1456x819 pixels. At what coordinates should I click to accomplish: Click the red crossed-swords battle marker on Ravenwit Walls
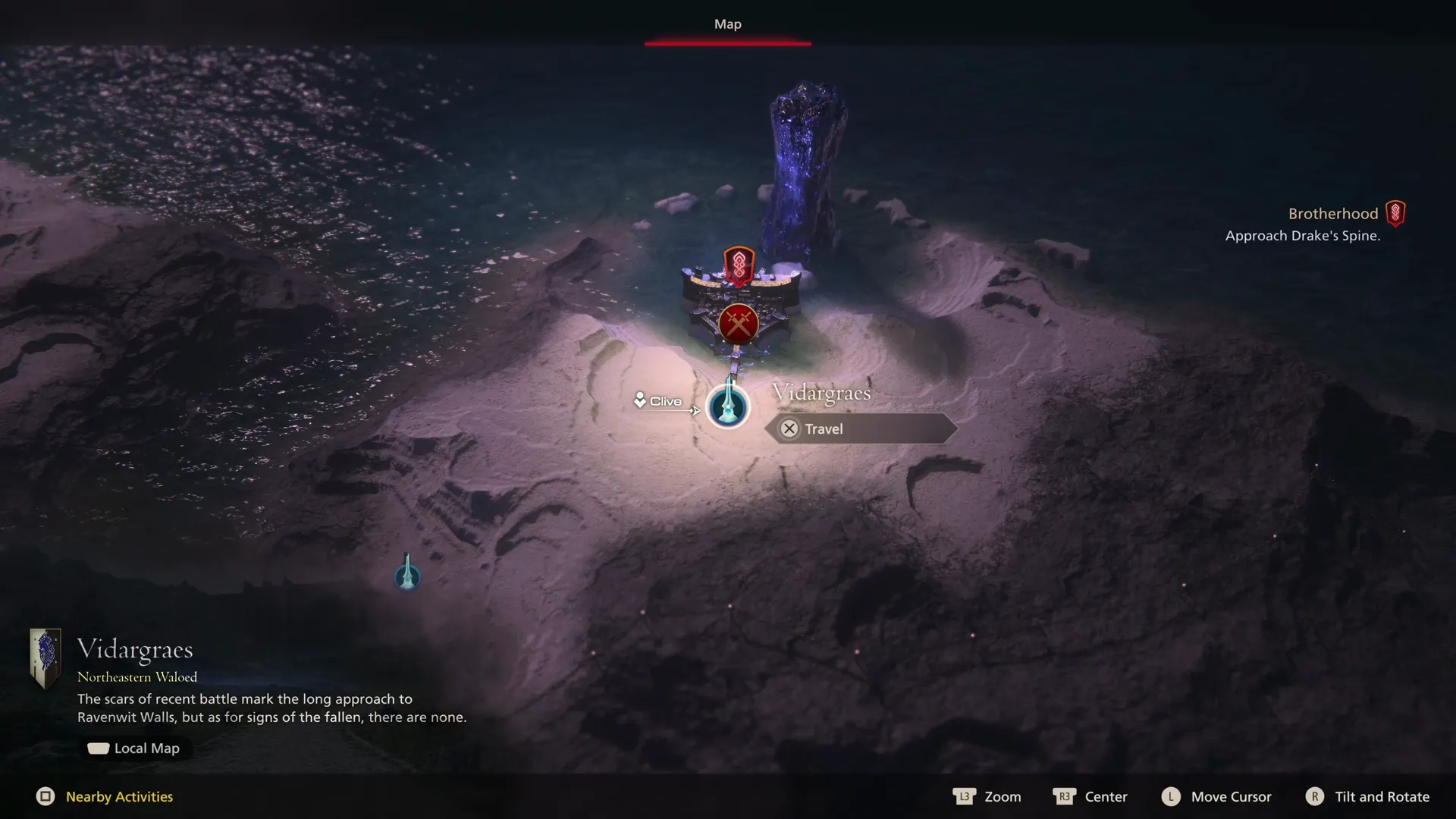[739, 322]
